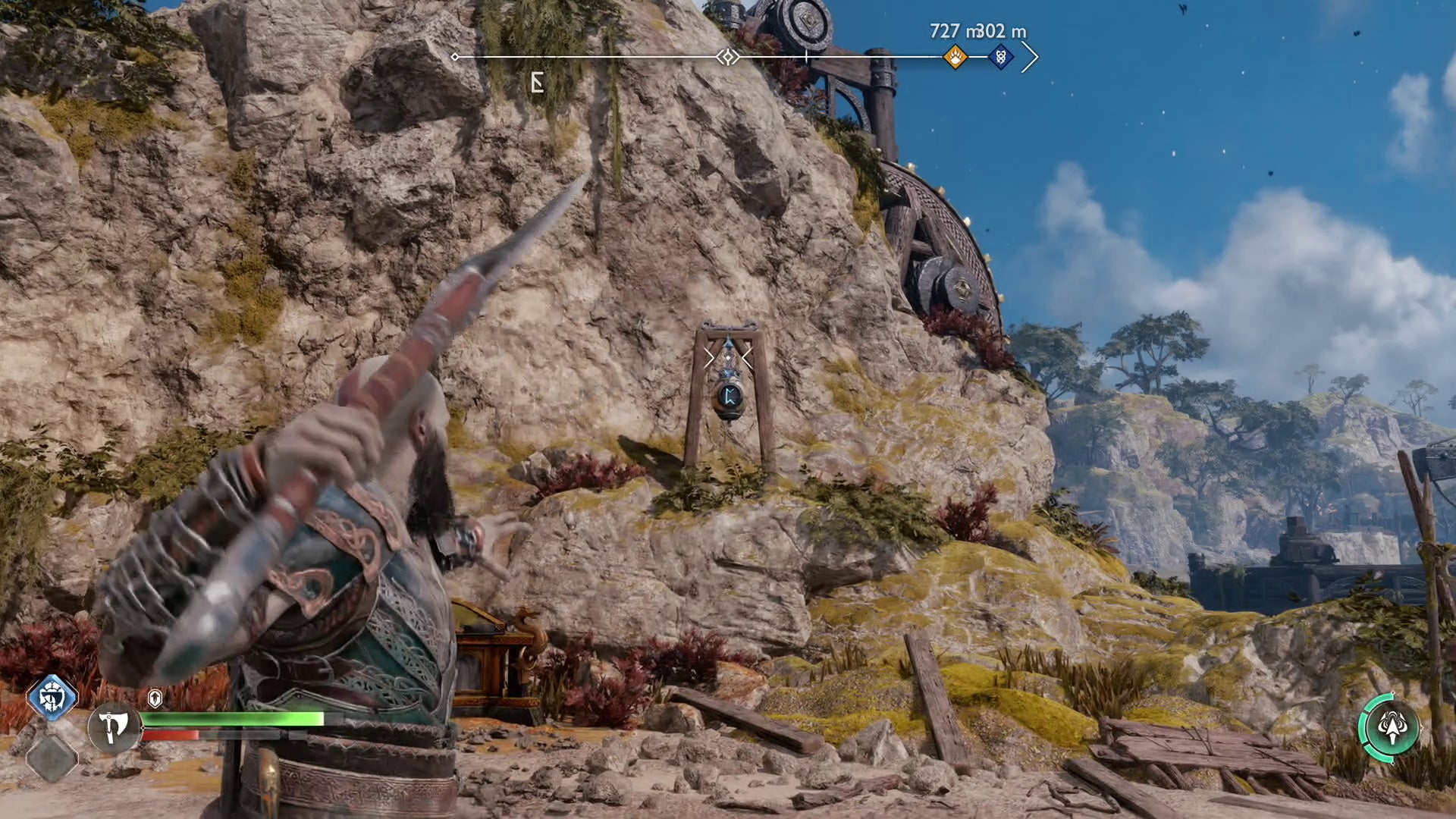The width and height of the screenshot is (1456, 819).
Task: Choose the blue knot compass marker
Action: point(1000,56)
